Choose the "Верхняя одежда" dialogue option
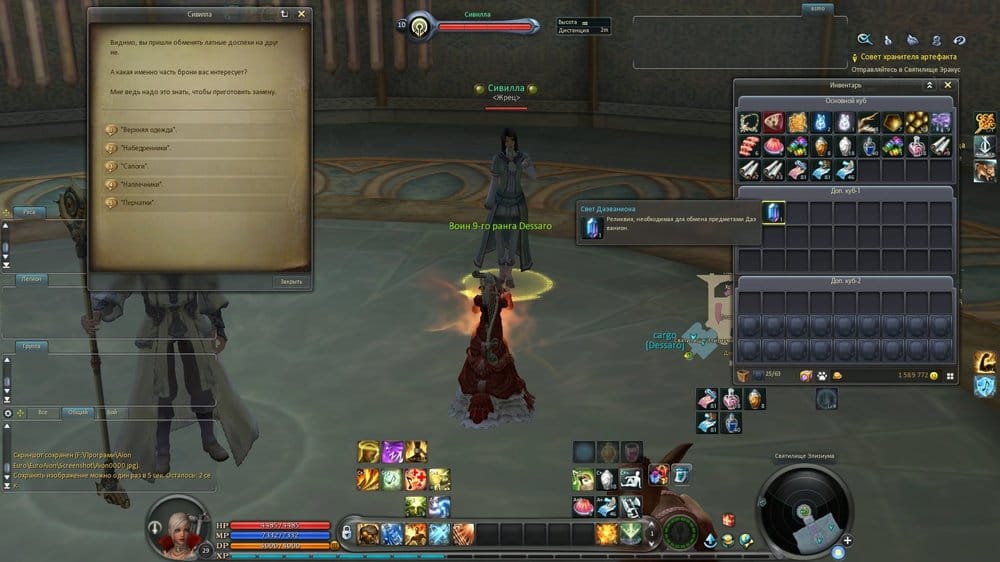Viewport: 1000px width, 562px height. (148, 130)
